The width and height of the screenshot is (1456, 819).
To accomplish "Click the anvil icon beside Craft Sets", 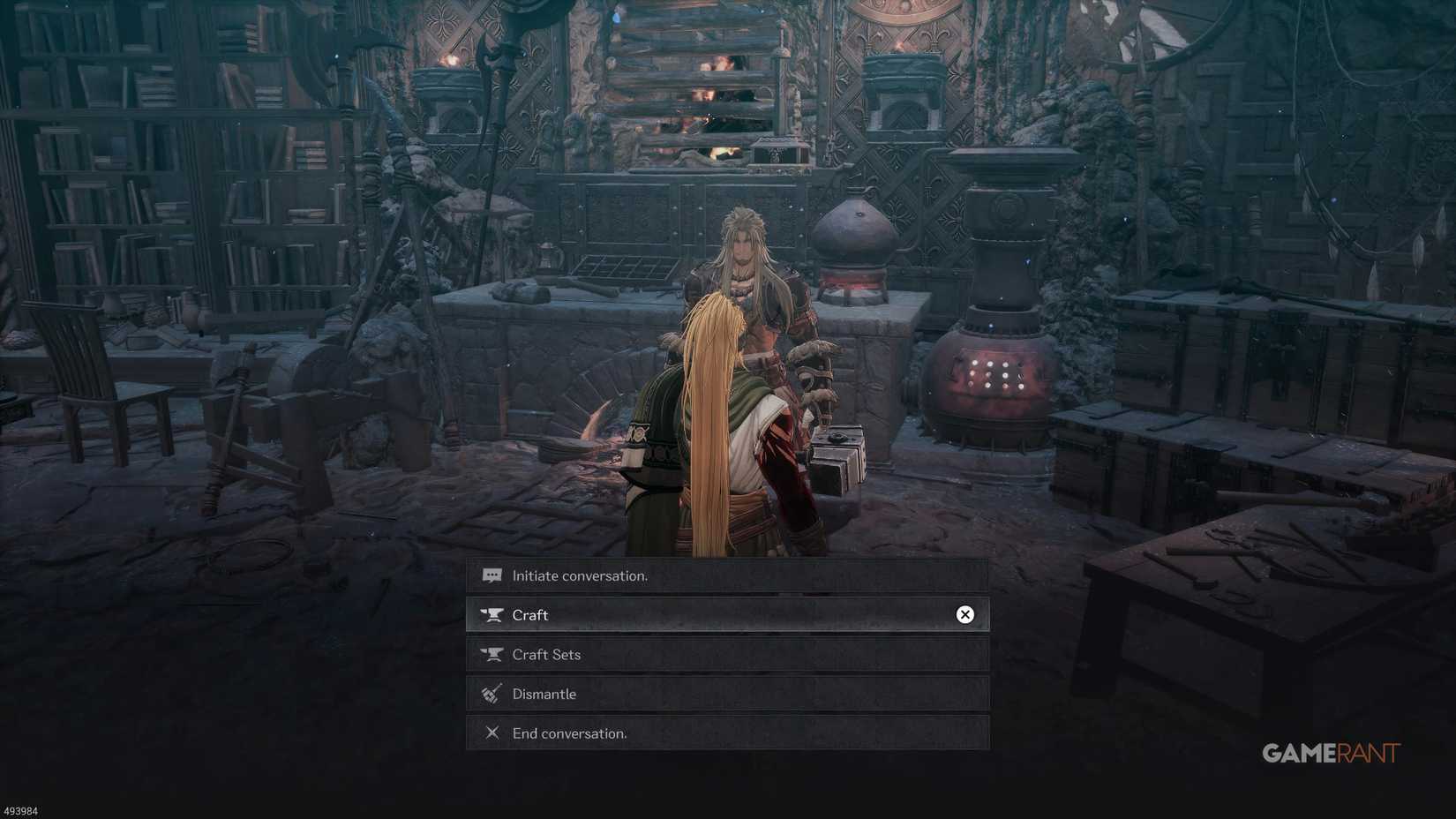I will point(492,654).
